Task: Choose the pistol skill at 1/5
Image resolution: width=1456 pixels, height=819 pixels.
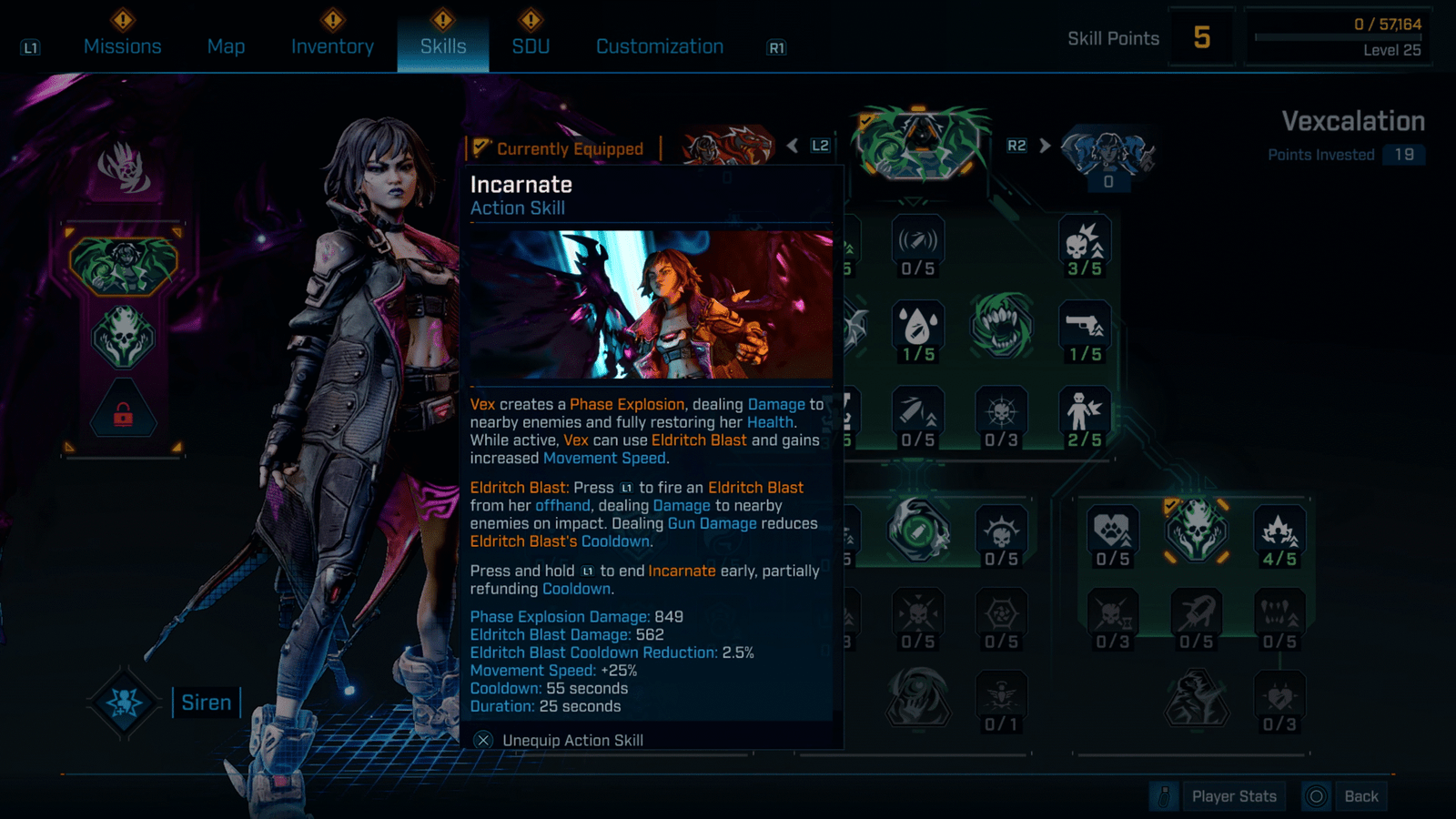Action: 1085,328
